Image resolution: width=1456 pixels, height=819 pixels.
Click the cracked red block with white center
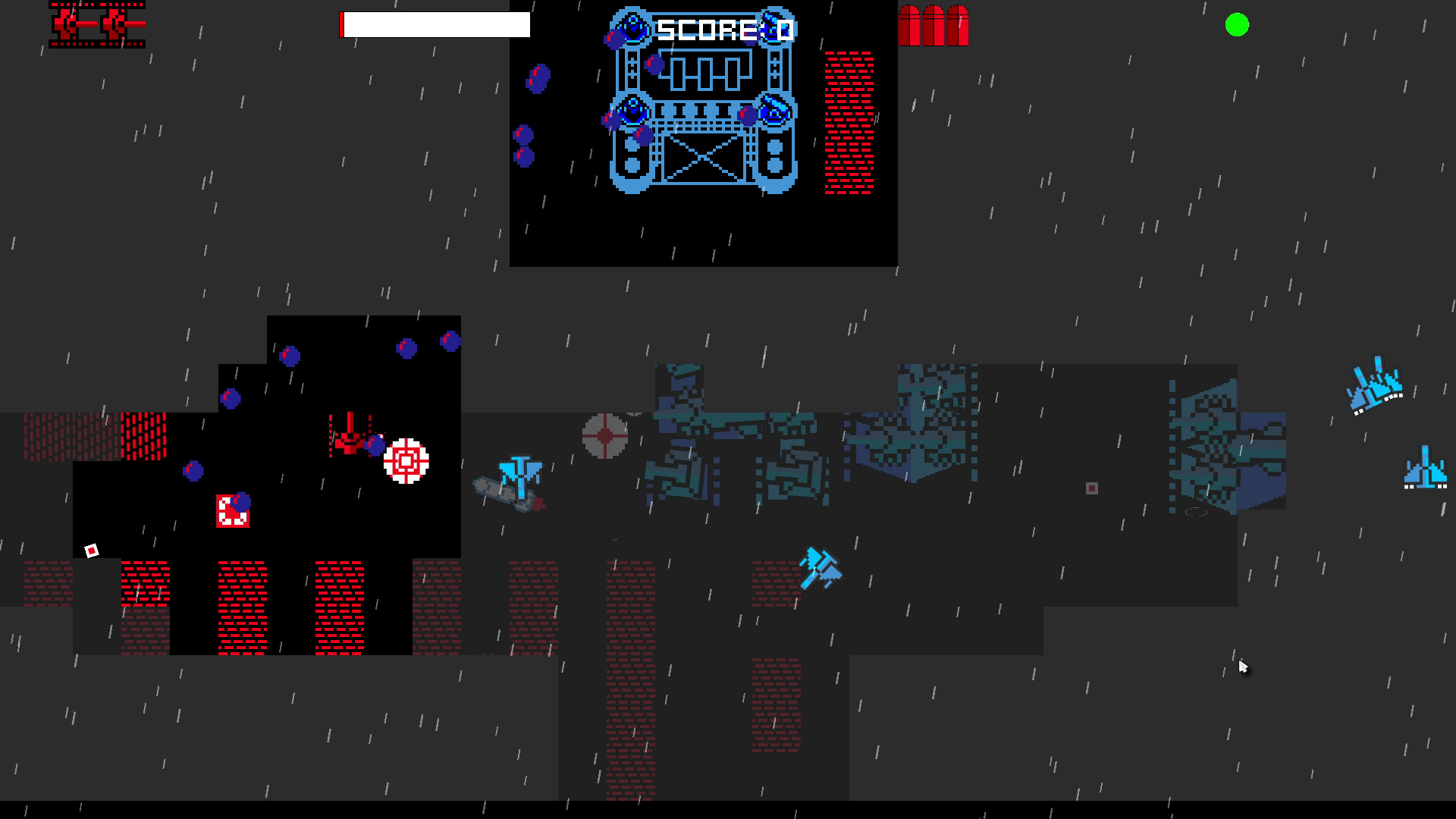coord(234,512)
